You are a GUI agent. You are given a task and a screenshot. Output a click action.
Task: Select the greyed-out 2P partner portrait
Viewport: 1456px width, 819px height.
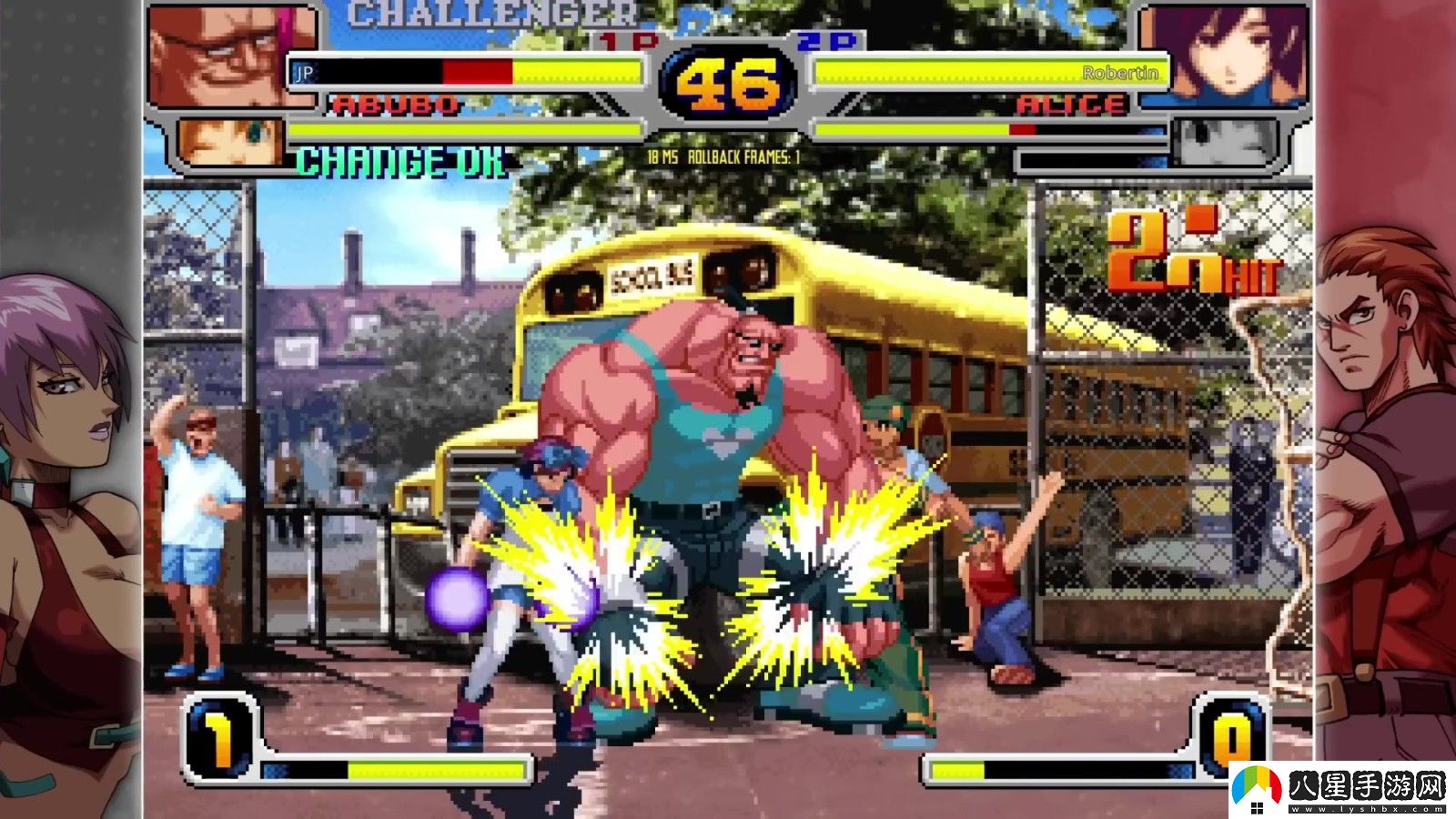(x=1226, y=142)
